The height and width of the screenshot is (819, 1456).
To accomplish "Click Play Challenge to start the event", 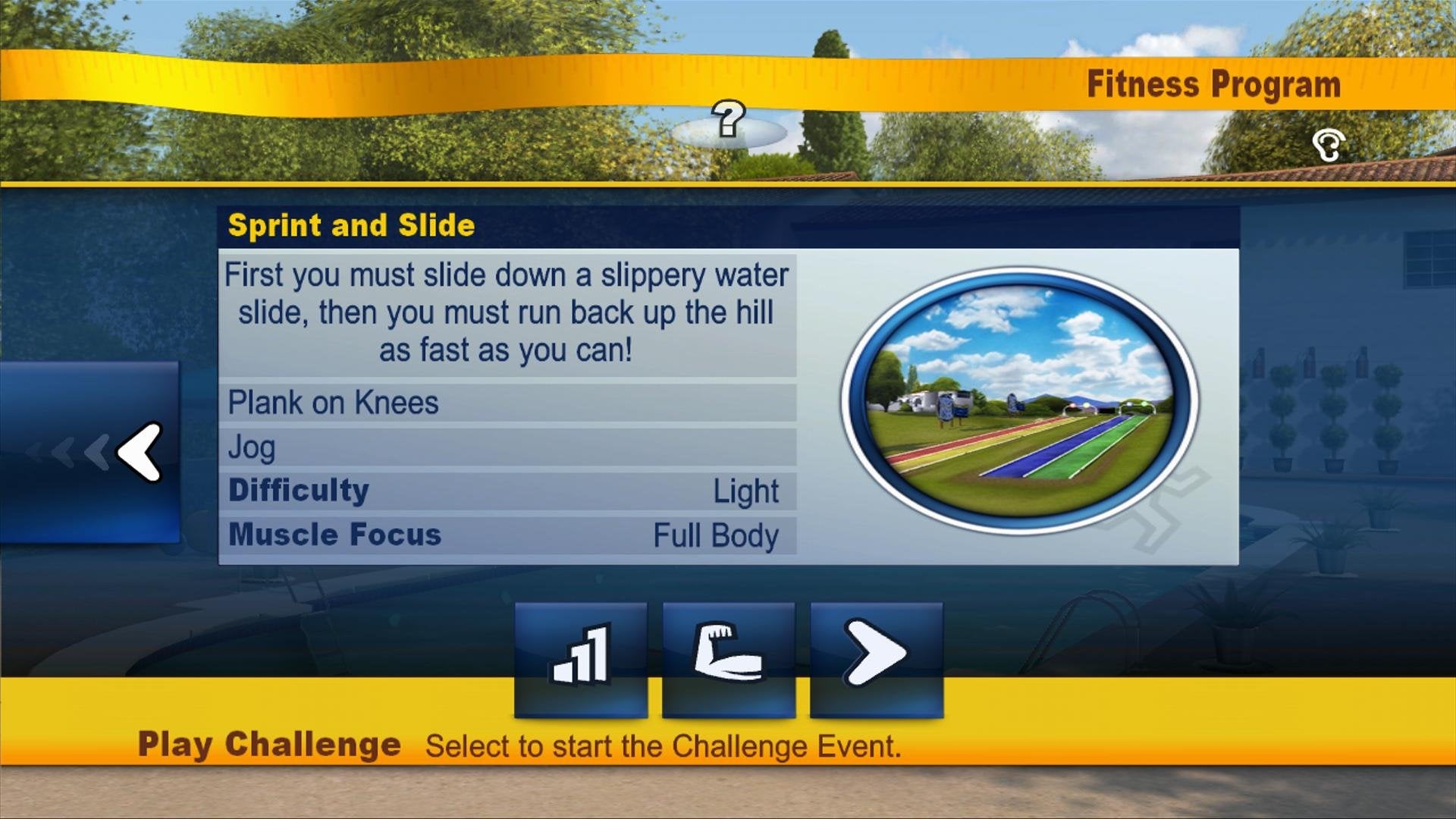I will pyautogui.click(x=271, y=745).
